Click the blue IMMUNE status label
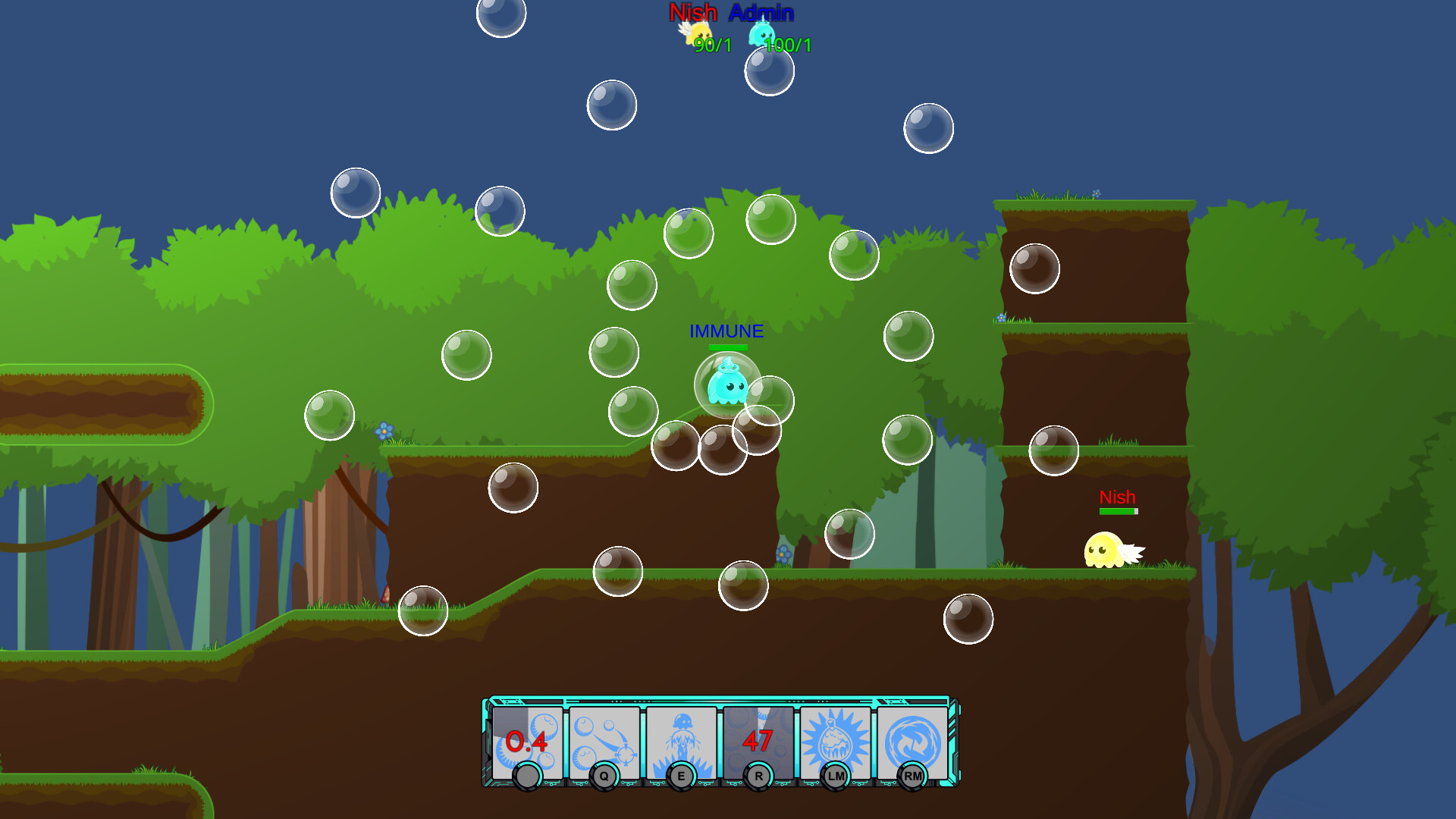The height and width of the screenshot is (819, 1456). coord(726,331)
